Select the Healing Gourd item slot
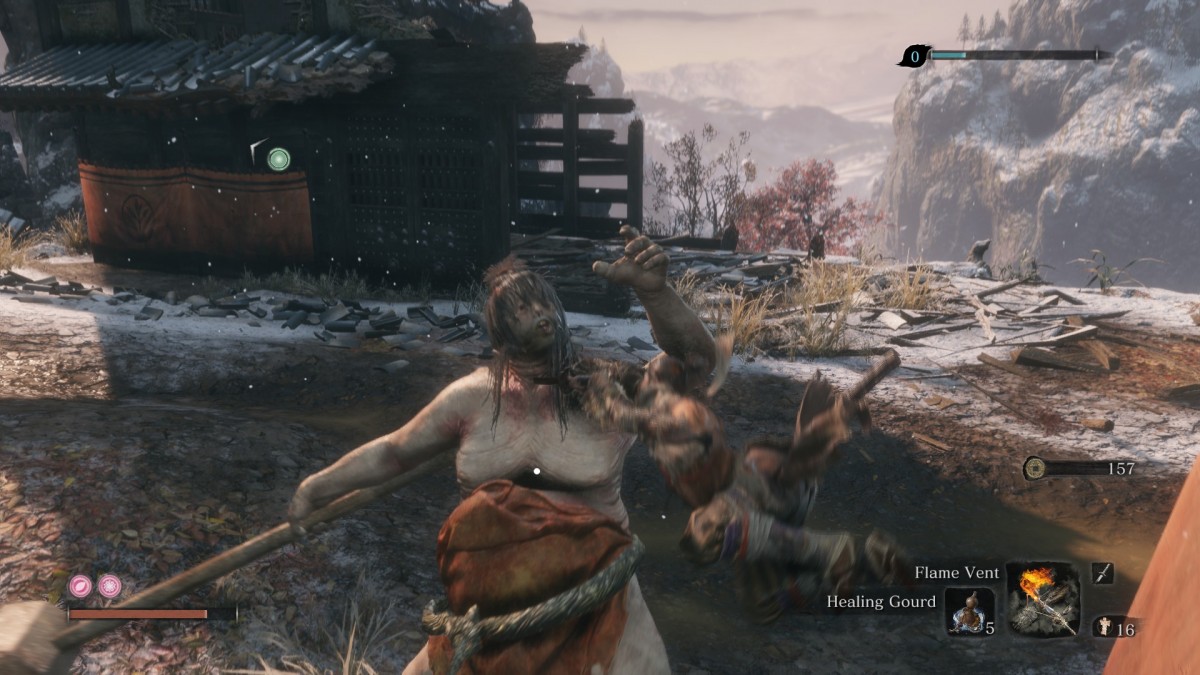The width and height of the screenshot is (1200, 675). pyautogui.click(x=969, y=611)
